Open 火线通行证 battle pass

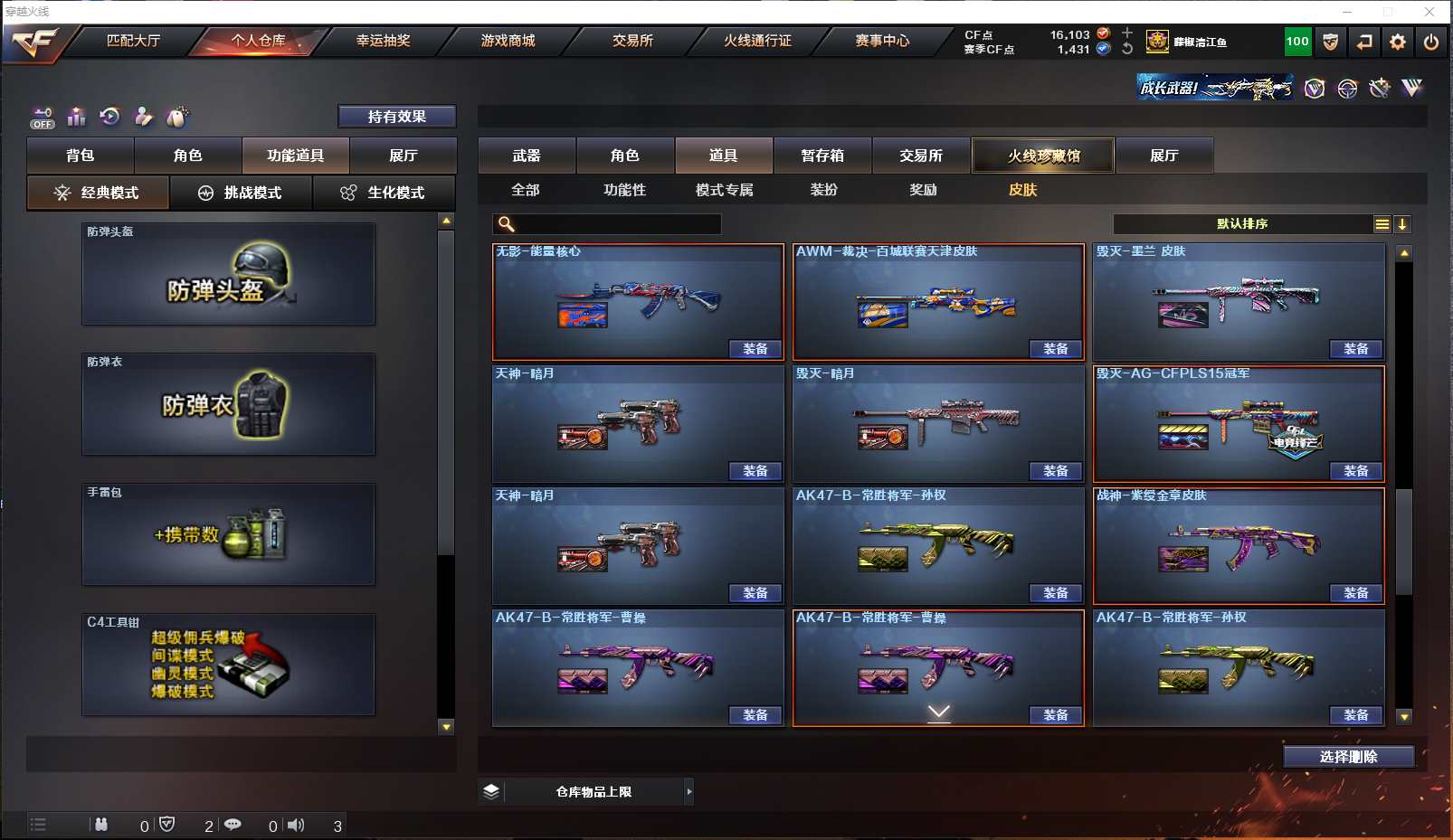pyautogui.click(x=757, y=41)
